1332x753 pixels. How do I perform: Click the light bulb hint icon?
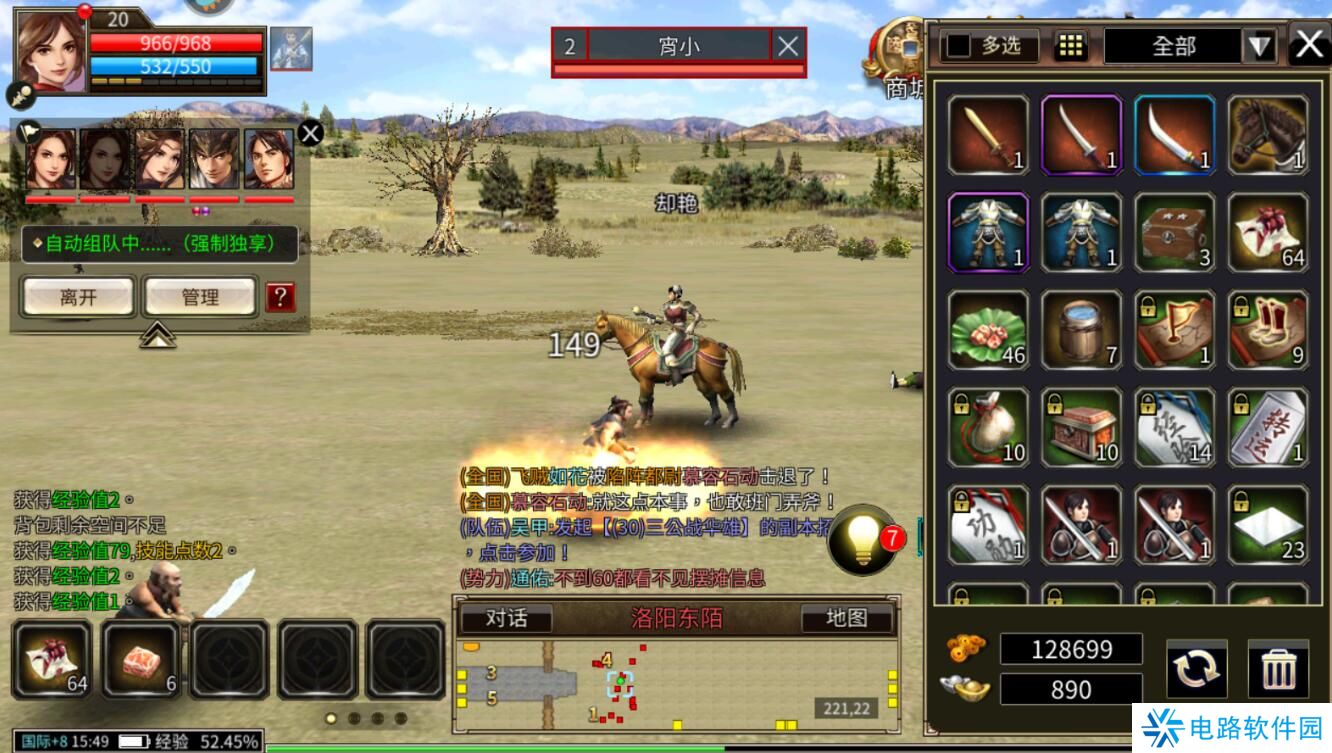861,540
